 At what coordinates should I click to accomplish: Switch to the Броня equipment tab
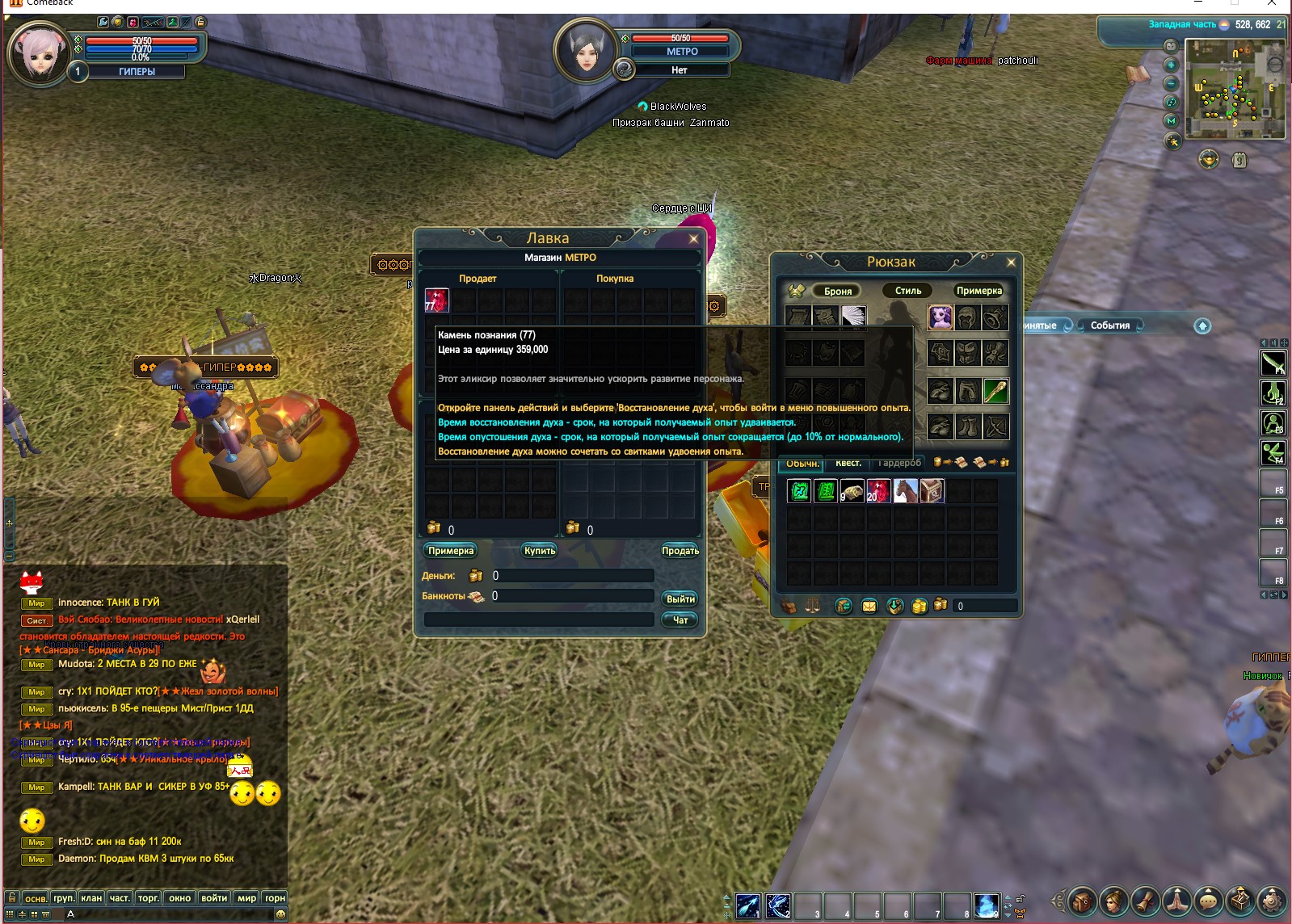click(x=838, y=291)
